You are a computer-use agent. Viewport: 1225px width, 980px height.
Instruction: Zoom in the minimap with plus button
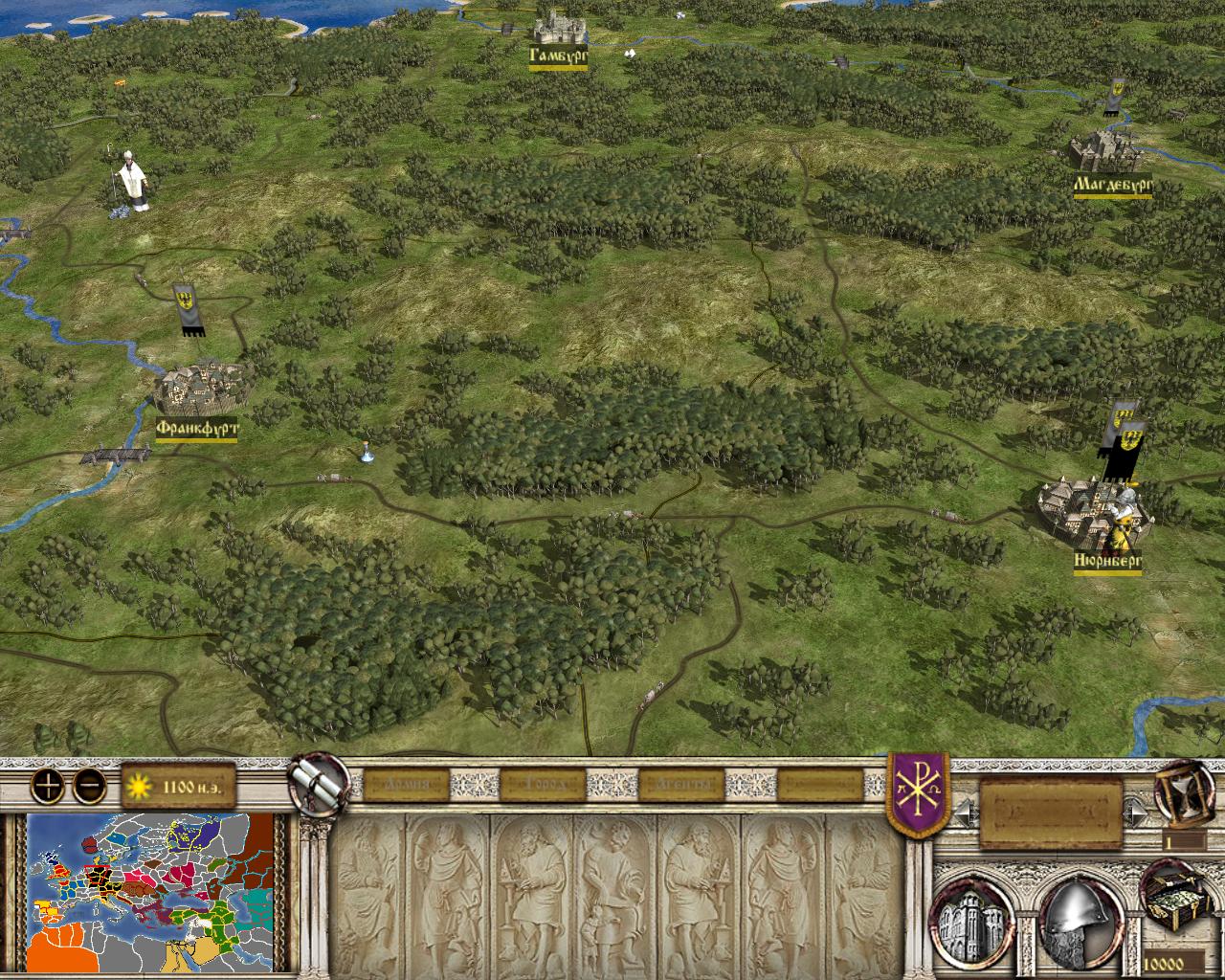coord(47,787)
